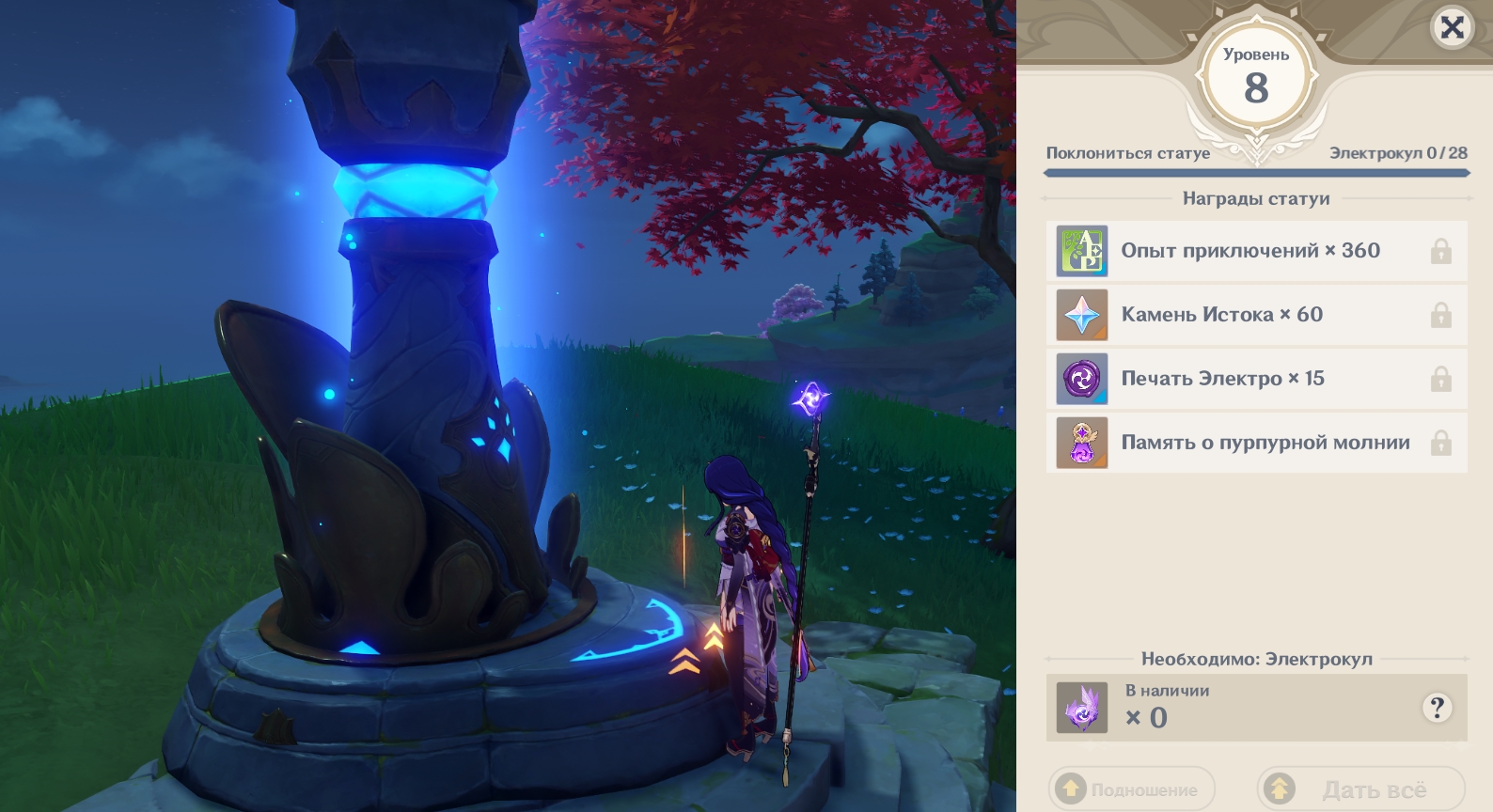
Task: Open the question mark help for Электрокул
Action: point(1437,708)
